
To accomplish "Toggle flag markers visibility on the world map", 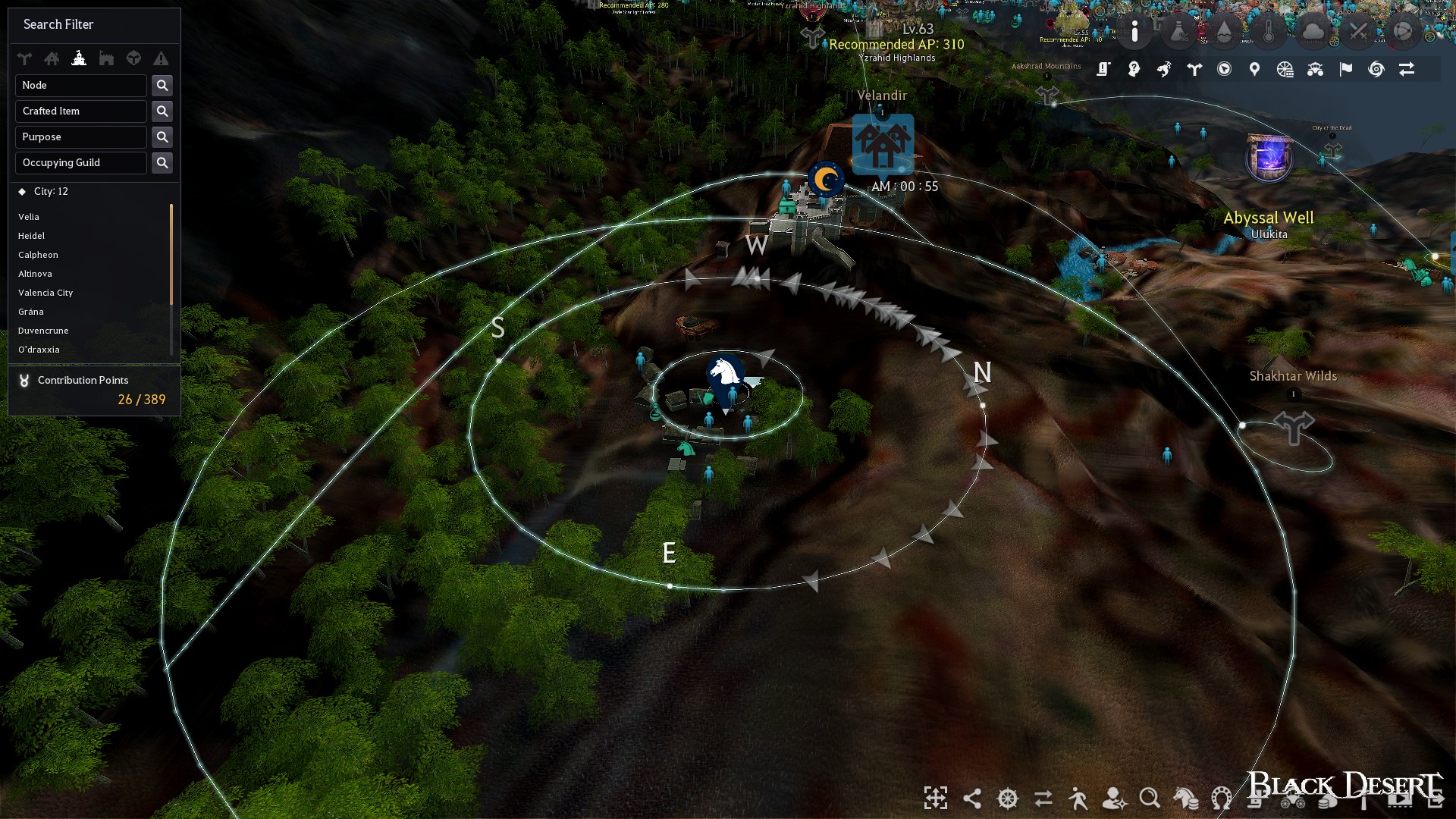I will [1345, 69].
